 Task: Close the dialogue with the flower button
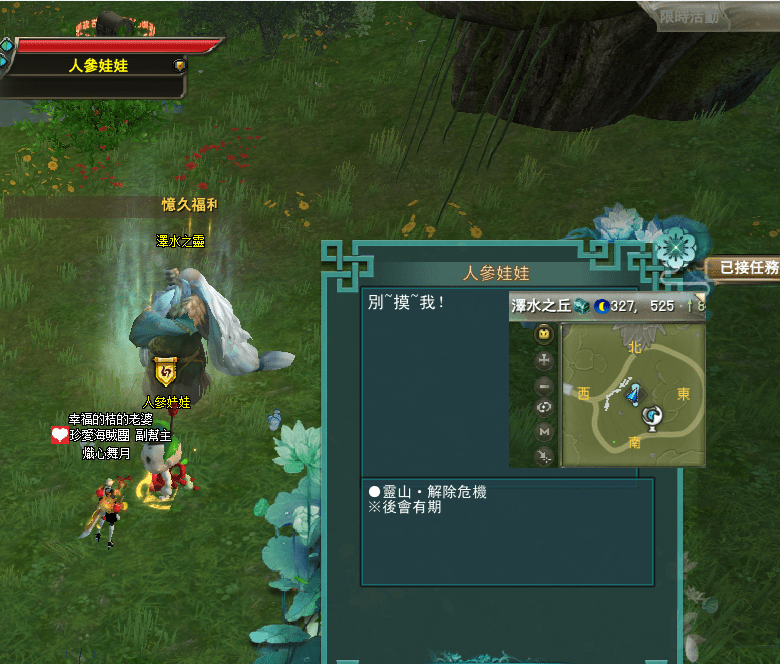point(676,245)
